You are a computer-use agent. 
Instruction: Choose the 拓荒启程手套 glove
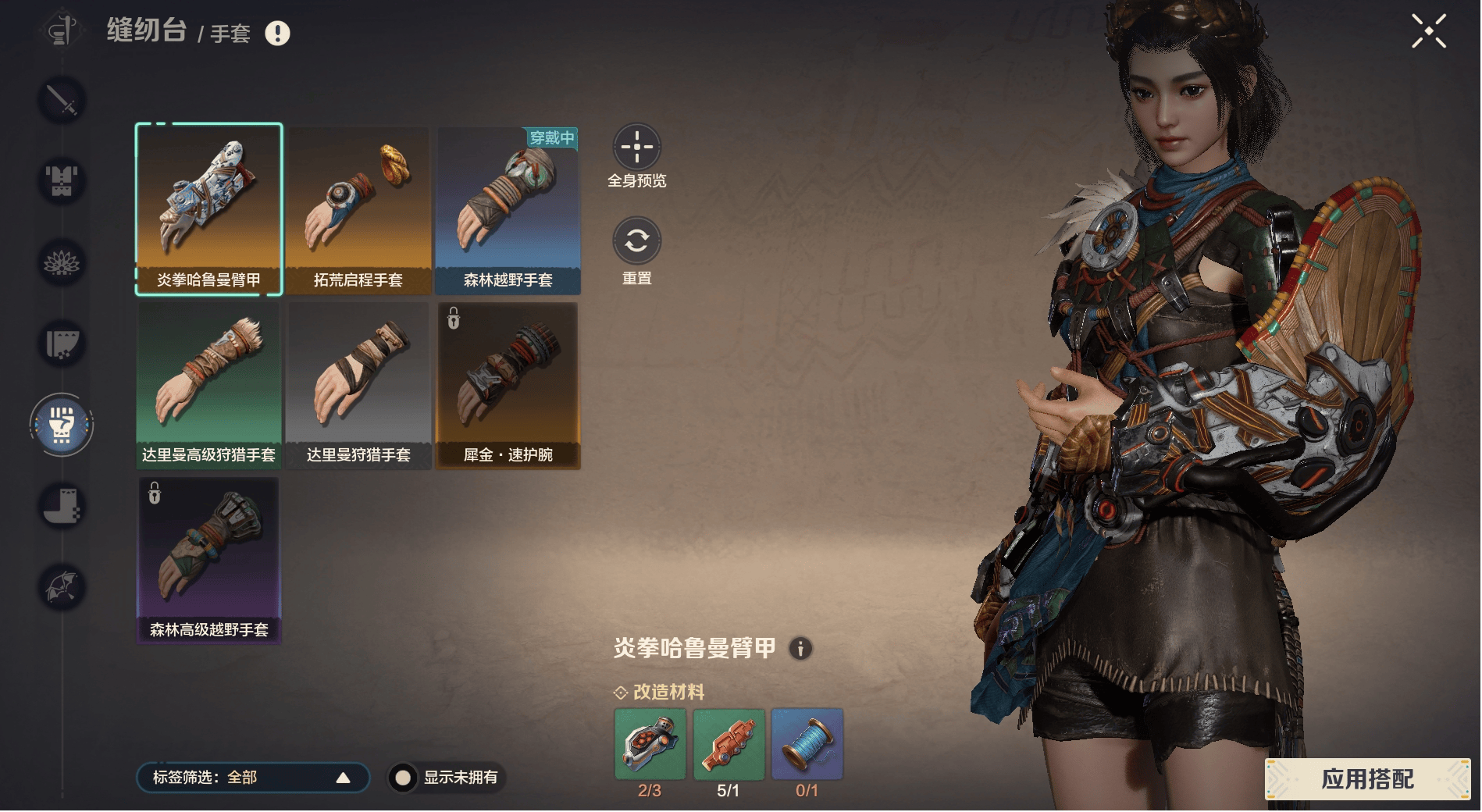(x=358, y=209)
